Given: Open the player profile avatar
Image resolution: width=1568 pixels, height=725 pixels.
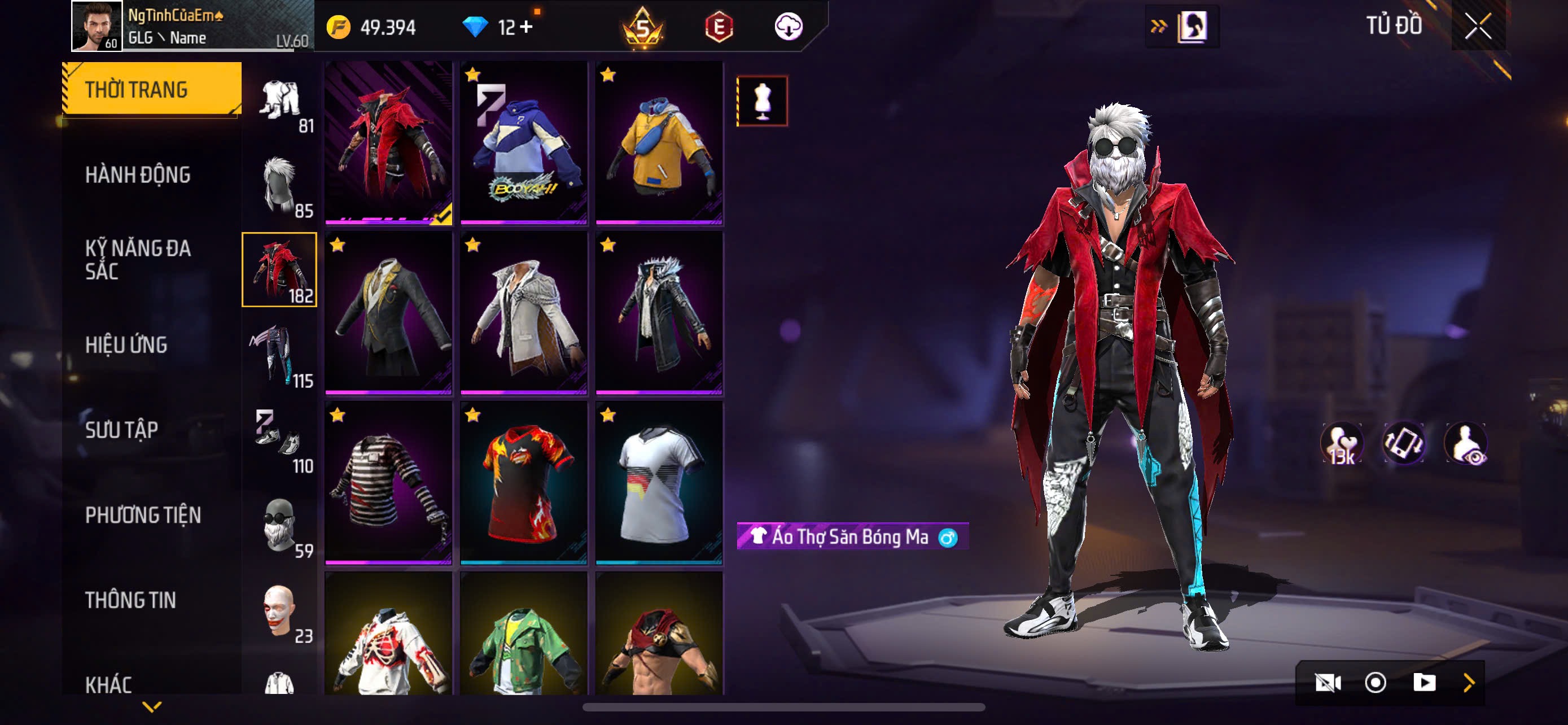Looking at the screenshot, I should [x=96, y=26].
